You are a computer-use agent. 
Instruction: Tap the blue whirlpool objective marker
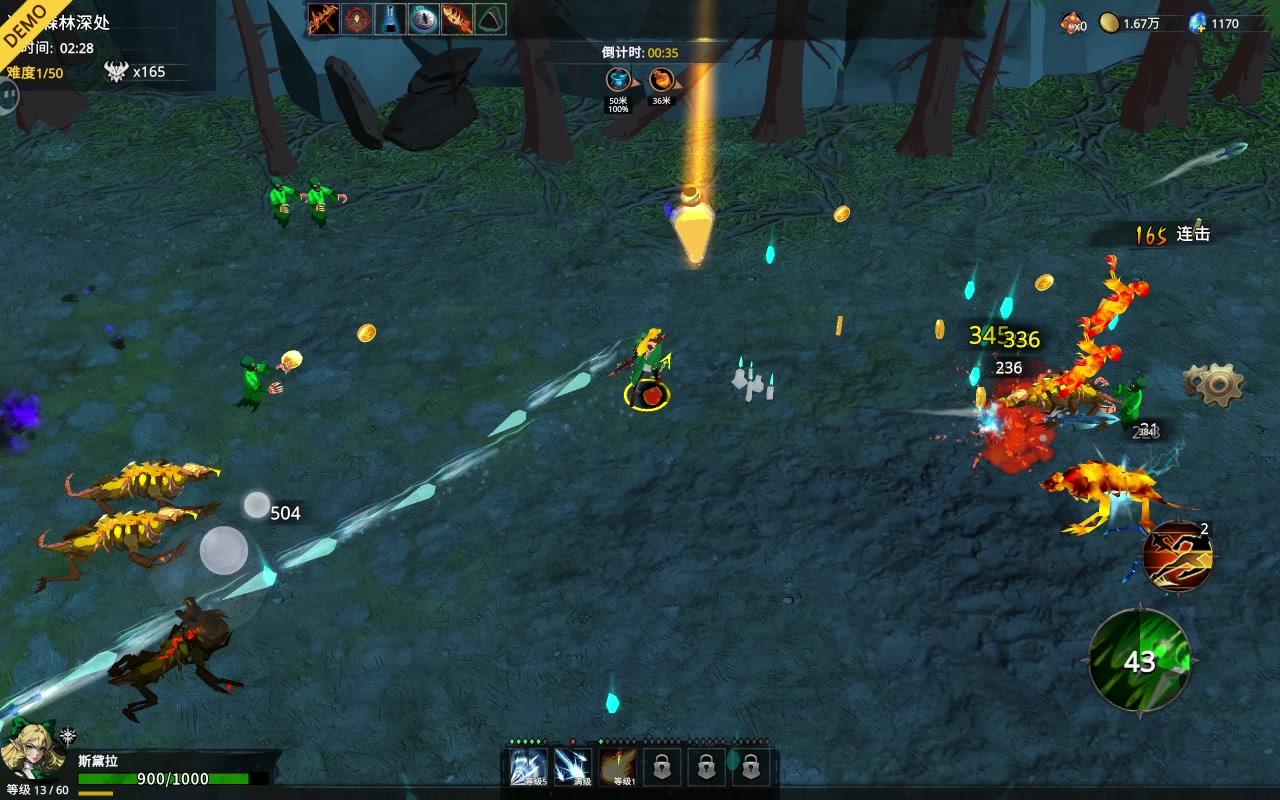point(619,80)
